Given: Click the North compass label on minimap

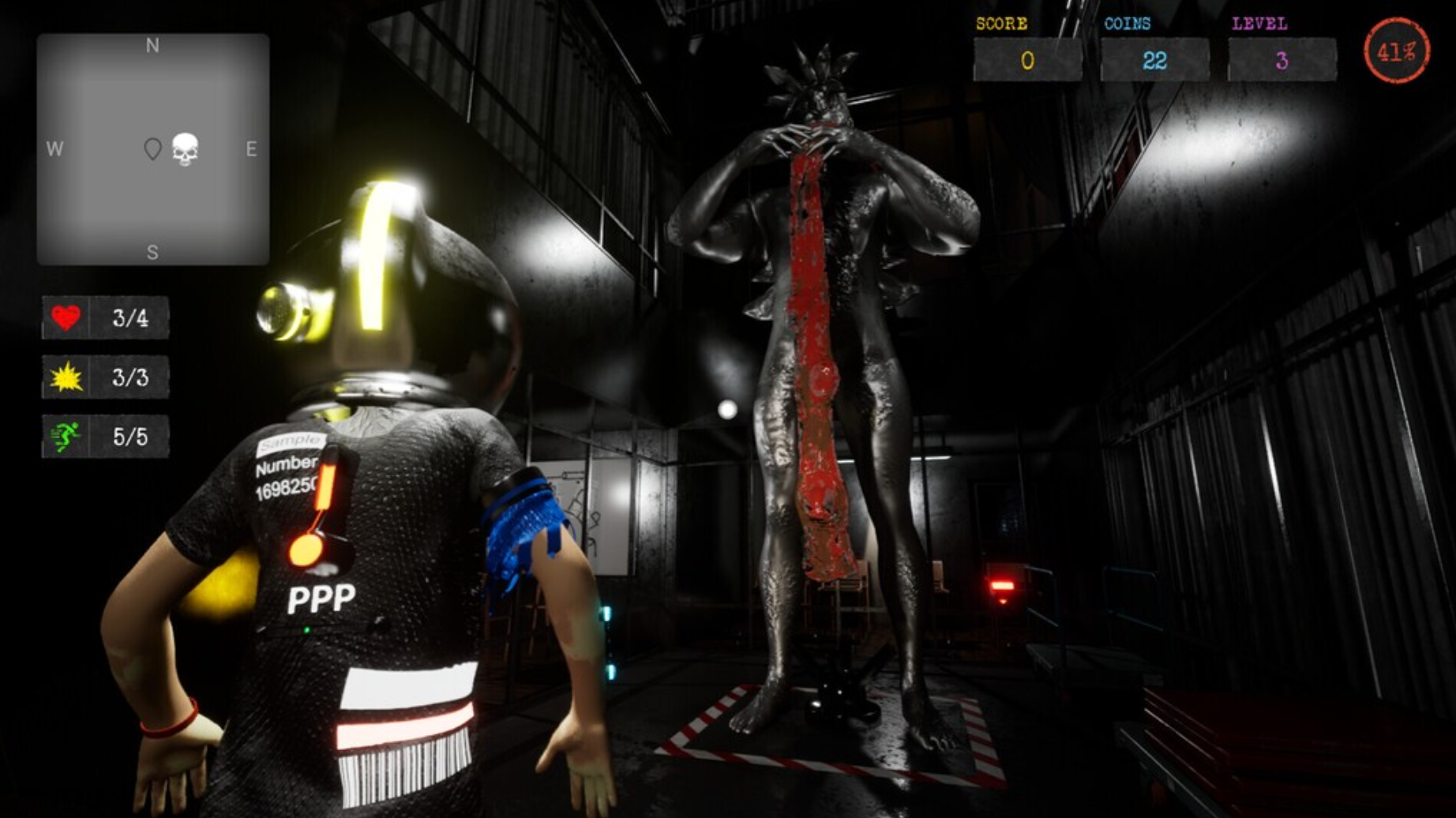Looking at the screenshot, I should [x=151, y=46].
